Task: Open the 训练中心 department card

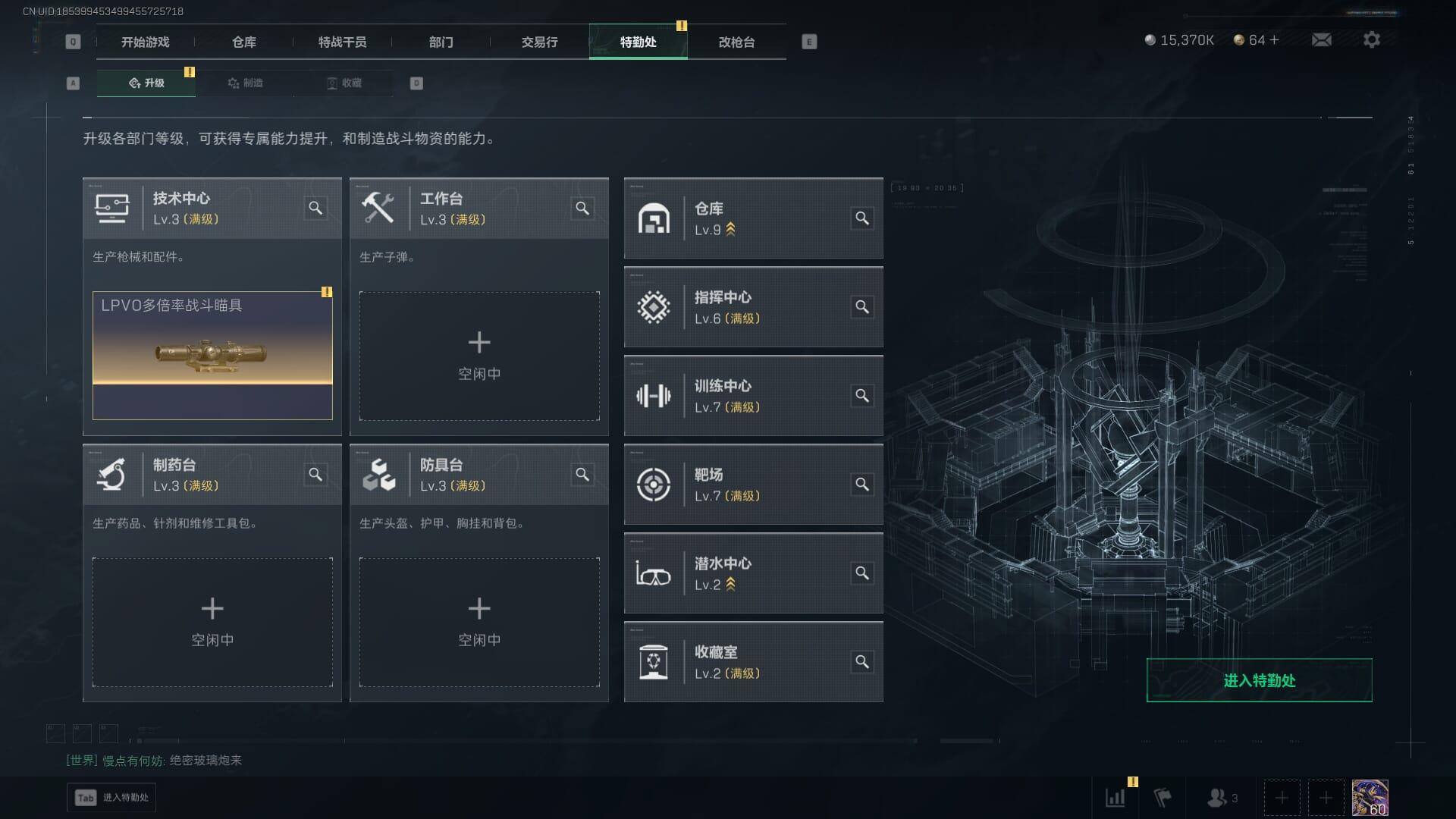Action: pyautogui.click(x=753, y=396)
